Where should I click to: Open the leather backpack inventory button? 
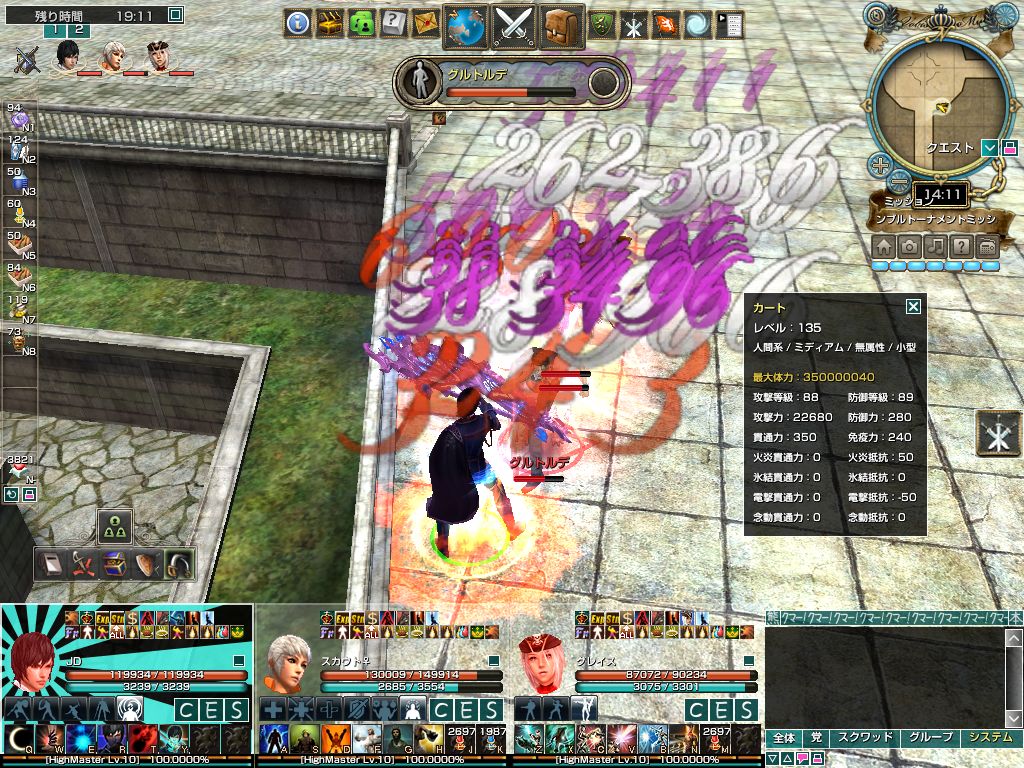(563, 25)
